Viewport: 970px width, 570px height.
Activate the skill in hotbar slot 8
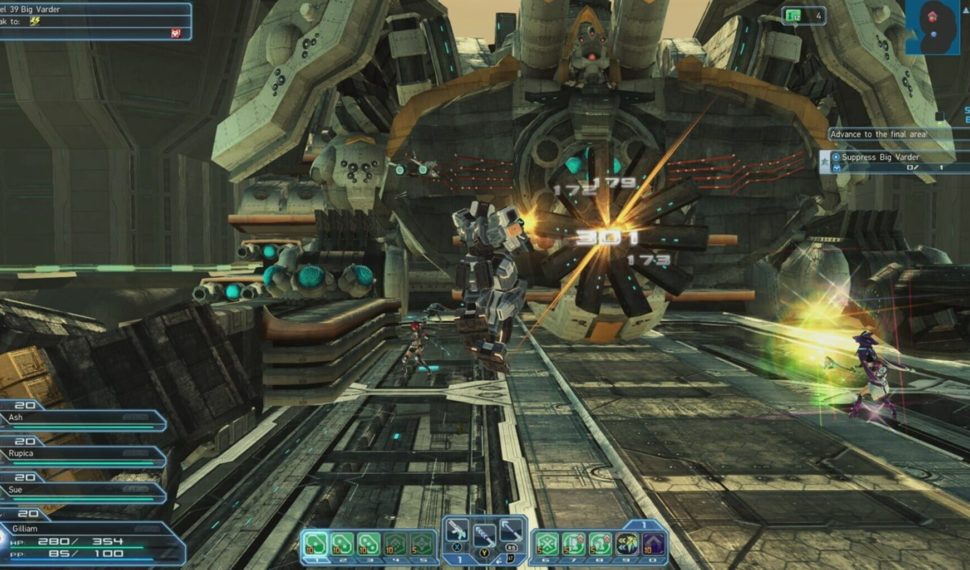pyautogui.click(x=599, y=544)
